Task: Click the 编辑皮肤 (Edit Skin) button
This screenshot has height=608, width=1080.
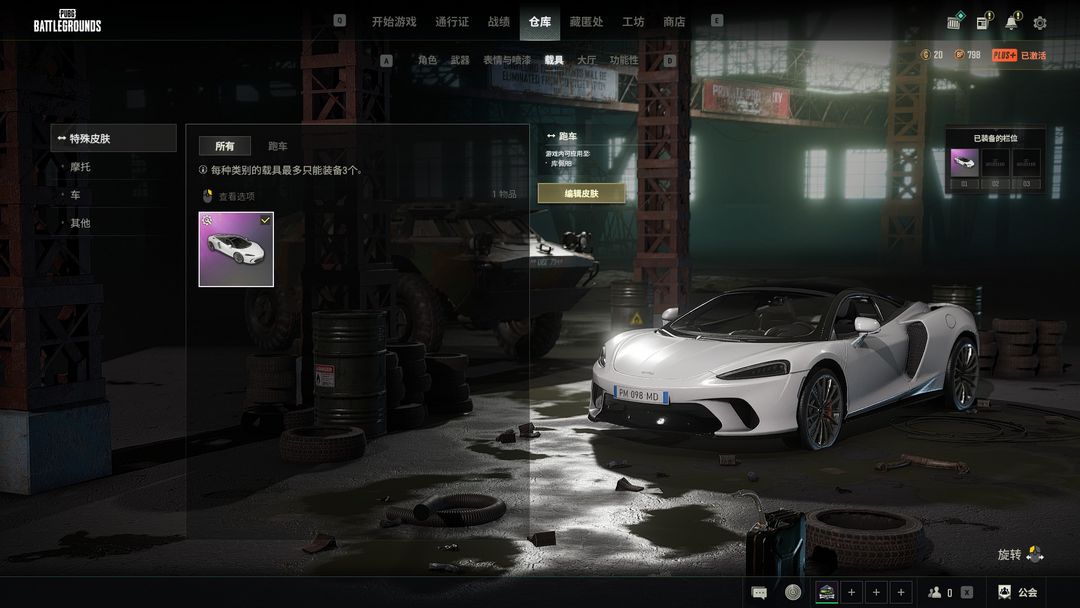Action: point(581,193)
